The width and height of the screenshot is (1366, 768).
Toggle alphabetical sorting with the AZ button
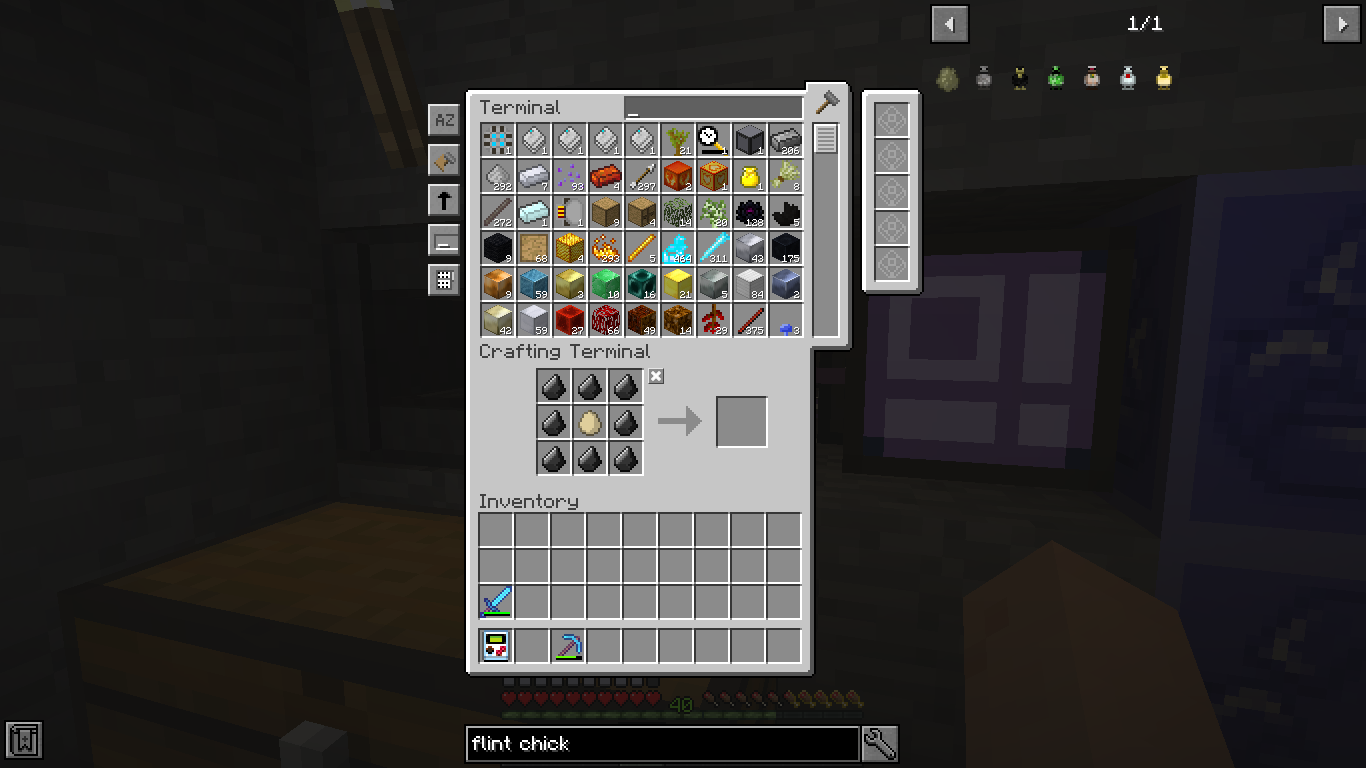[444, 119]
